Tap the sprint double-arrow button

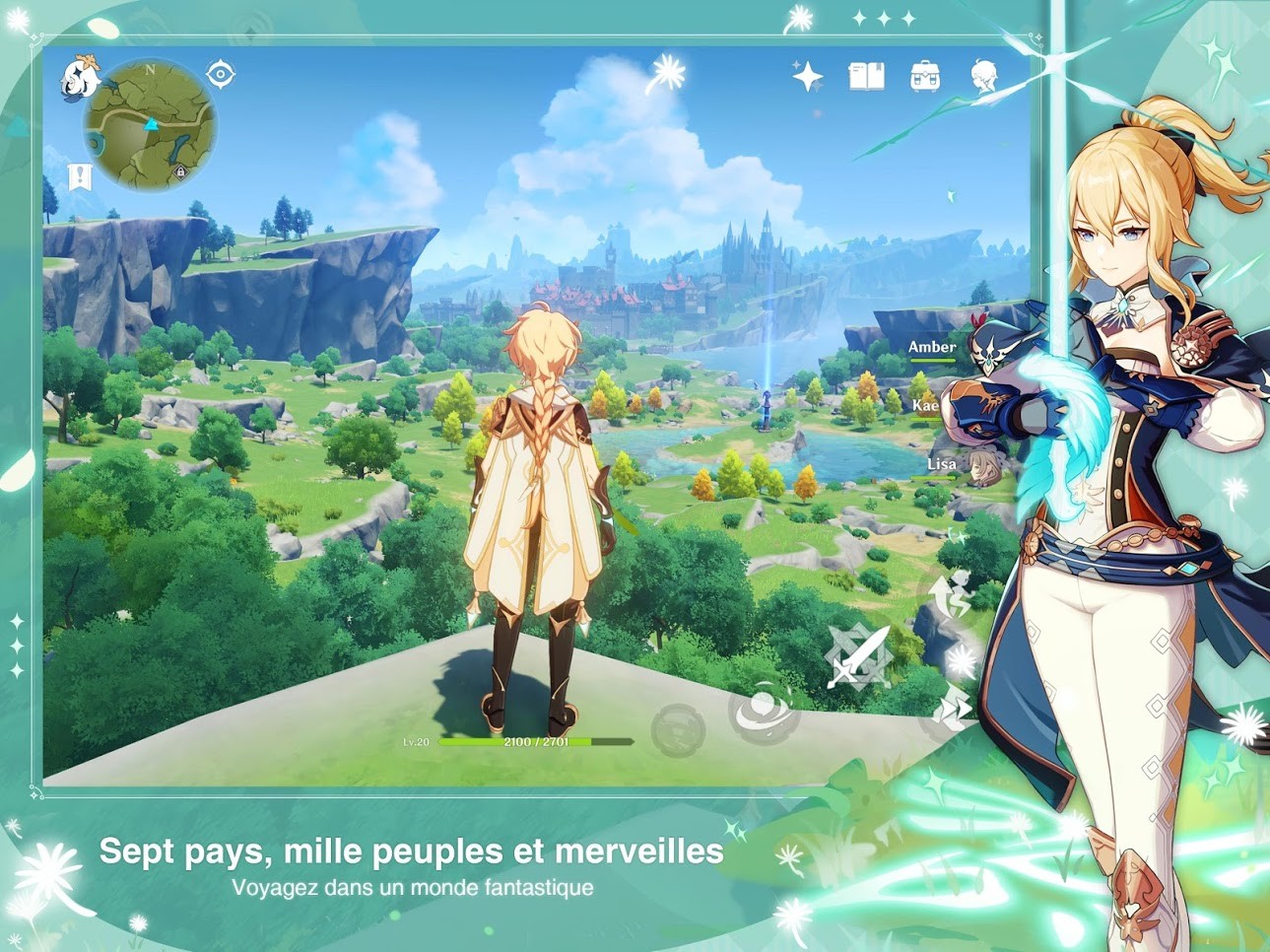pyautogui.click(x=952, y=710)
